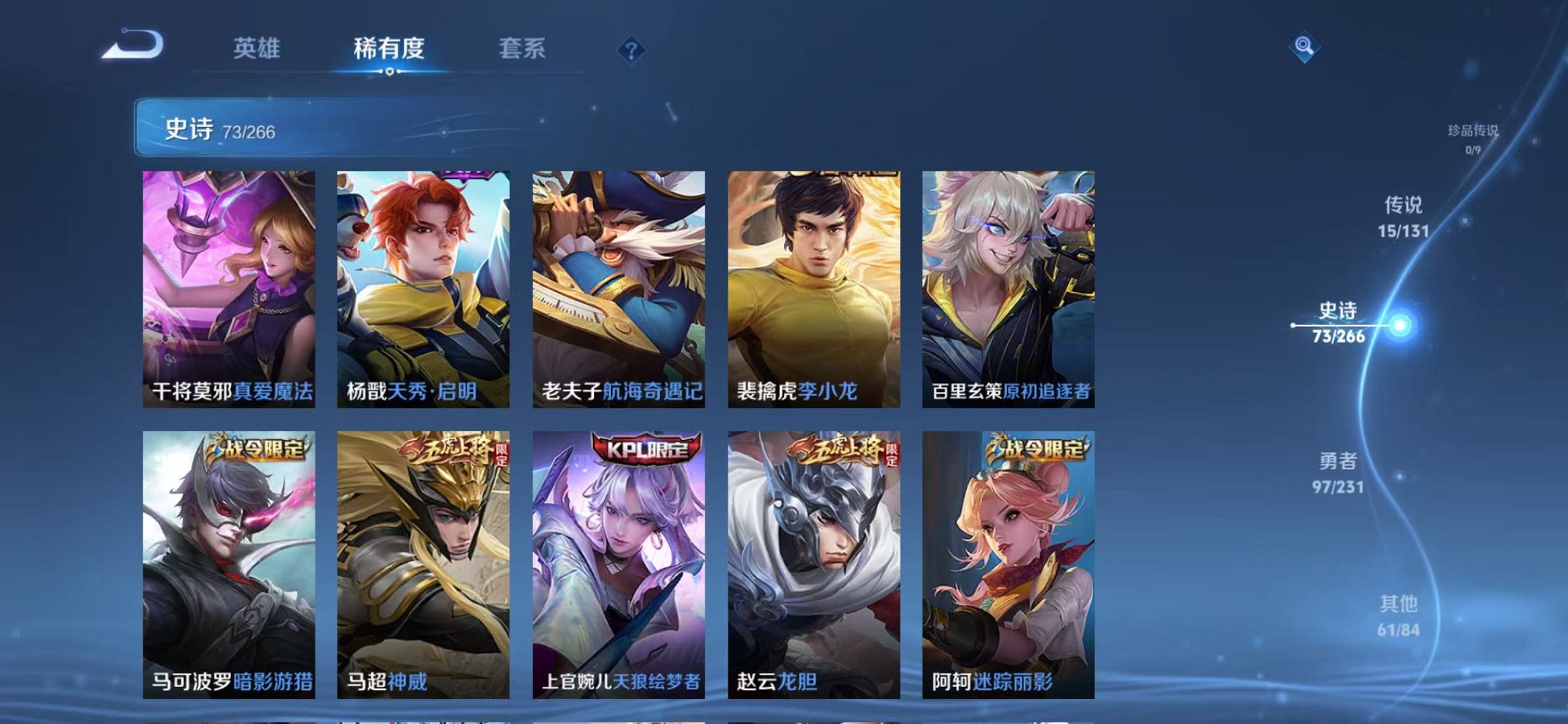The height and width of the screenshot is (724, 1568).
Task: Open the help icon beside the tabs
Action: pyautogui.click(x=632, y=50)
